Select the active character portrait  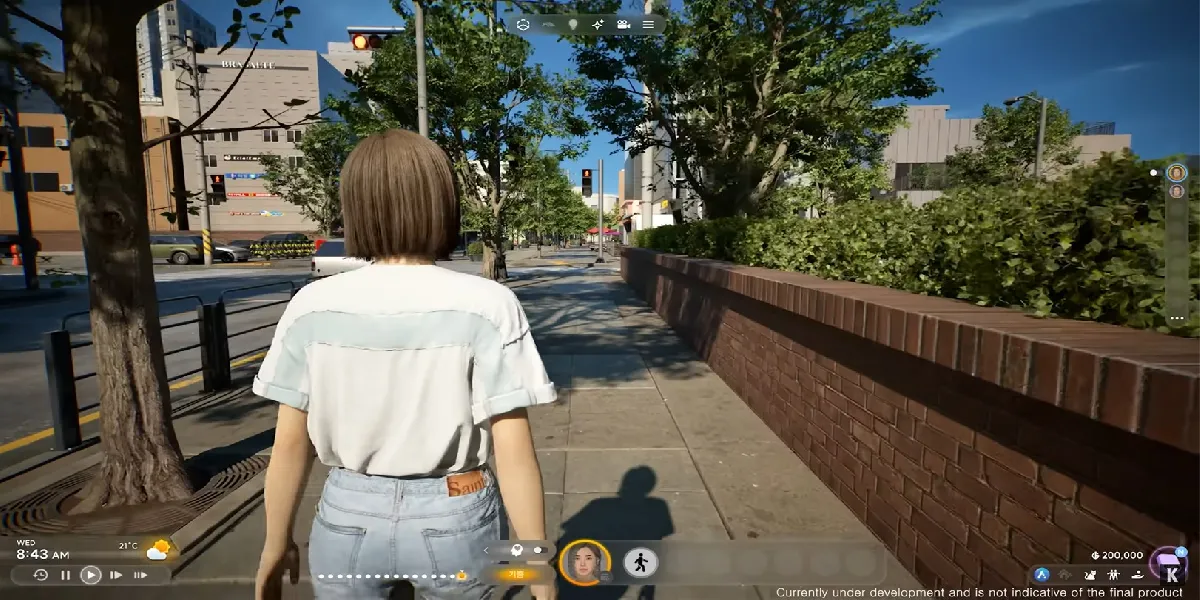pyautogui.click(x=585, y=563)
